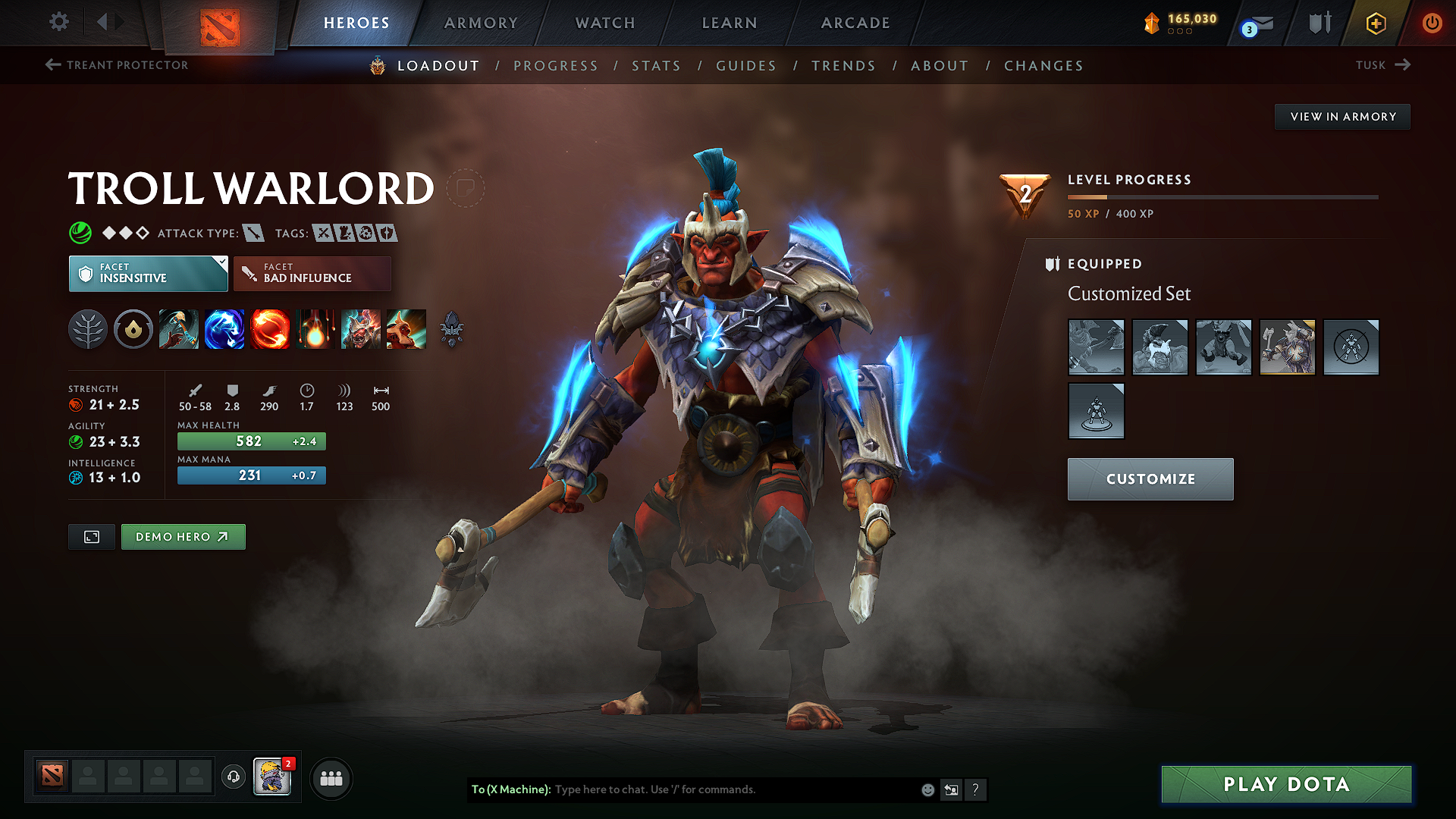Select the blue Whirling Axes ability icon

pos(224,329)
